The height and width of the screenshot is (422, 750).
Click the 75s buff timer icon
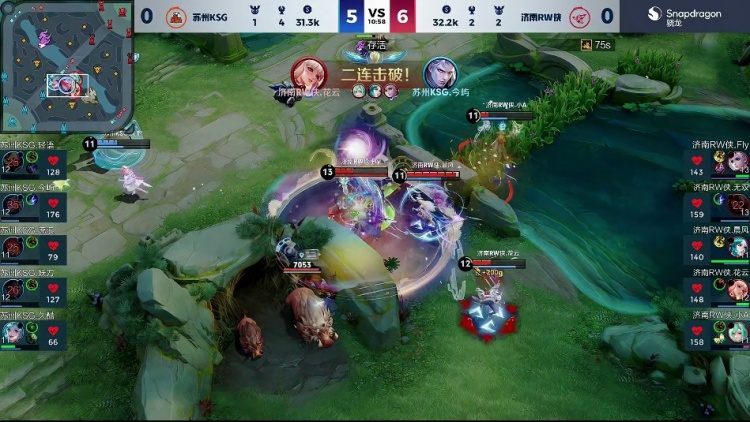click(587, 45)
